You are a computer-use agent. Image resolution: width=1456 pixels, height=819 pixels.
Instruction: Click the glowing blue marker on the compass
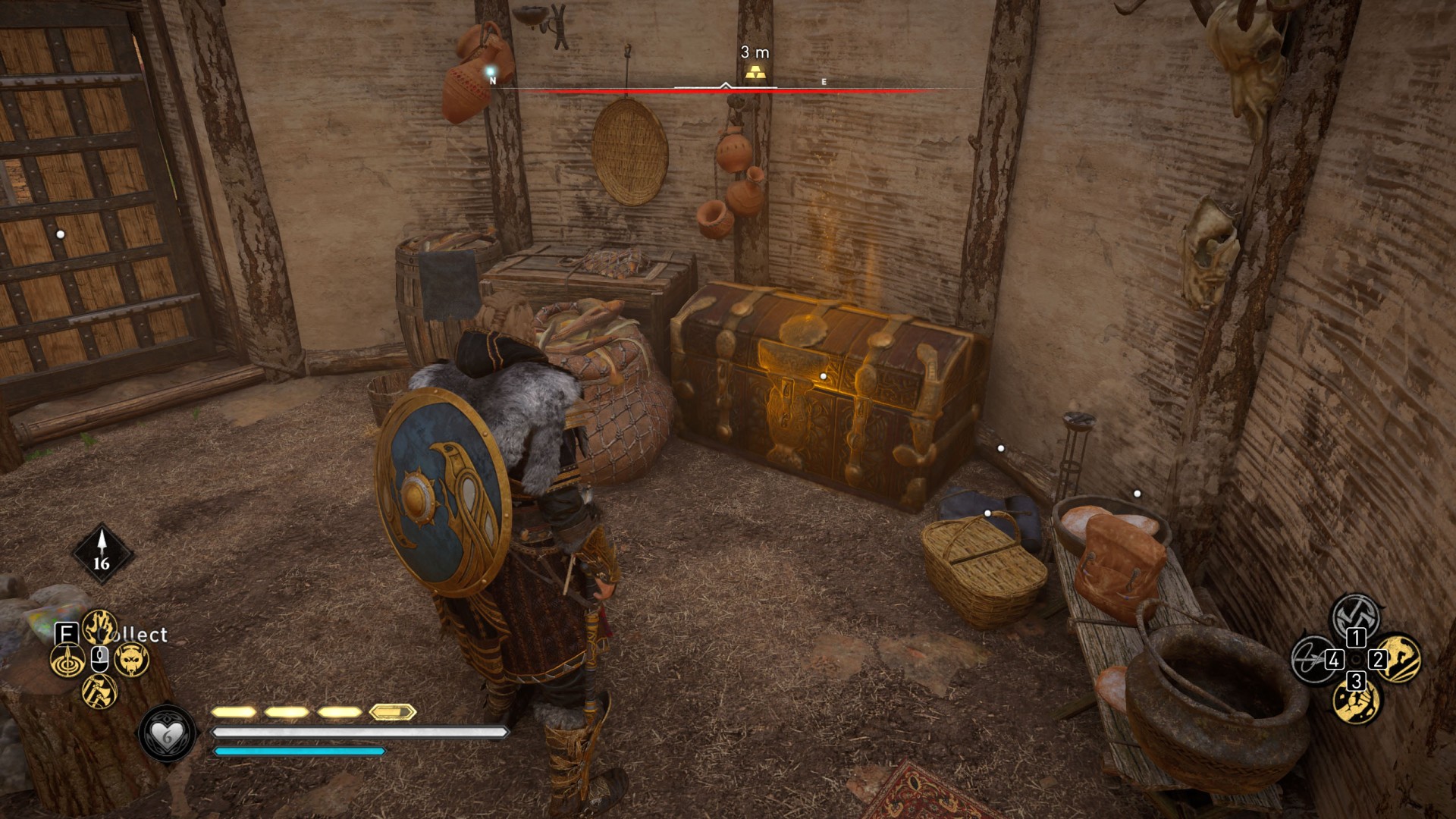click(491, 71)
